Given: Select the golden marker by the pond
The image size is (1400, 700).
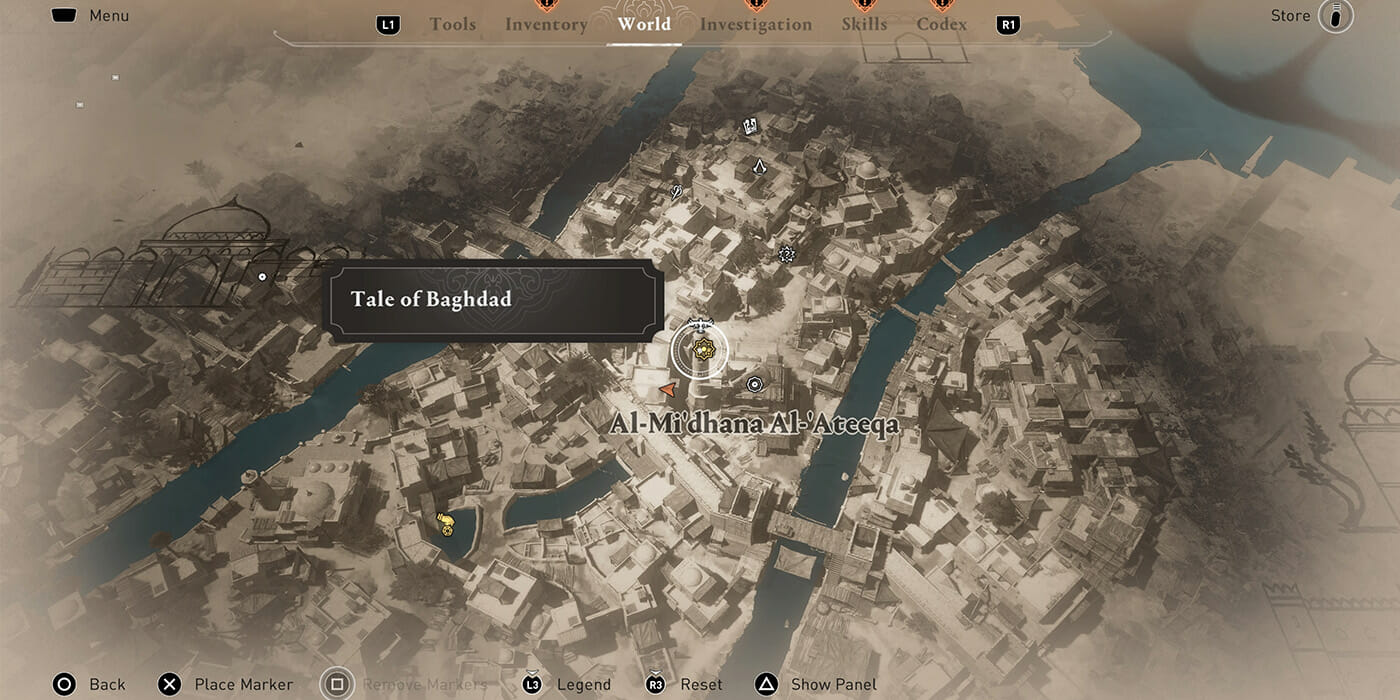Looking at the screenshot, I should pos(446,522).
